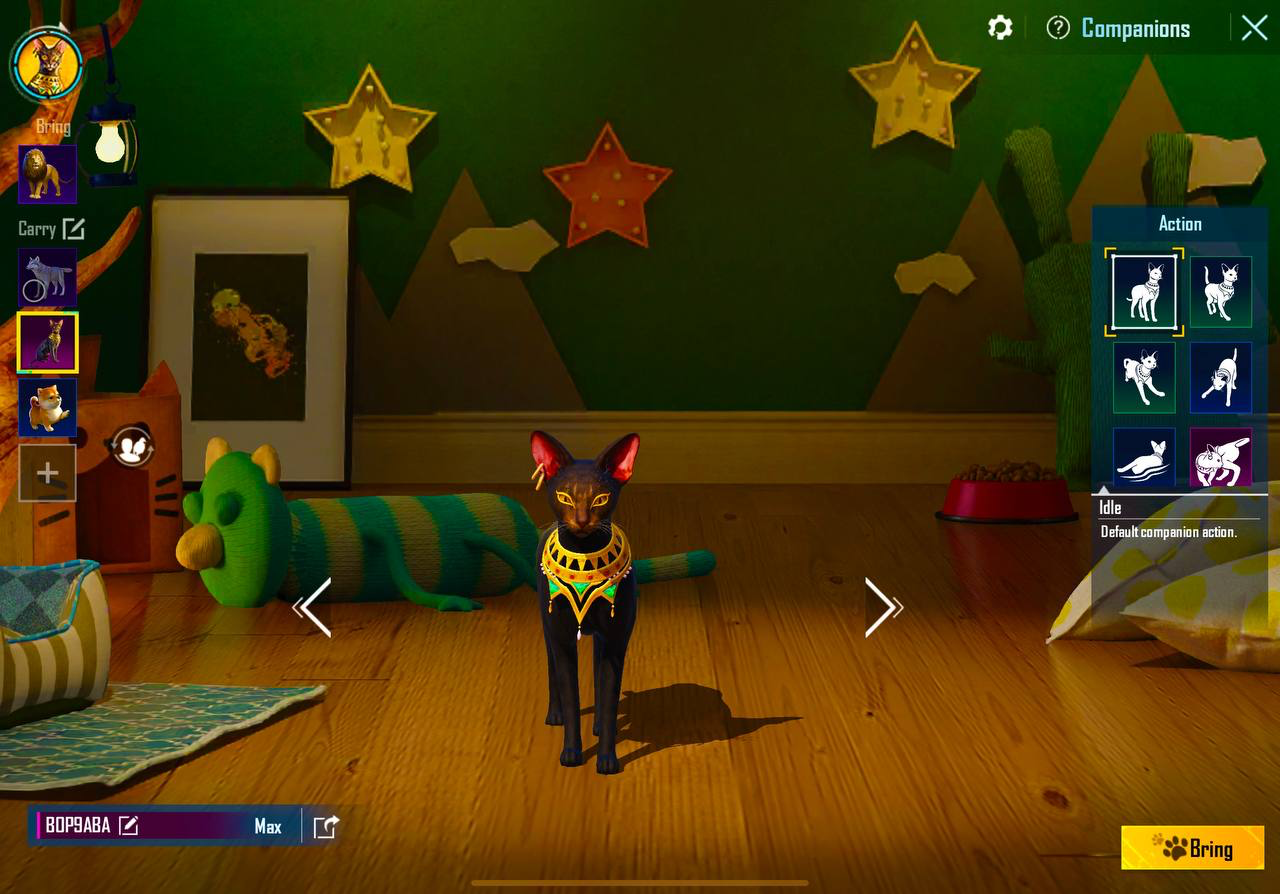Select the Egyptian cat companion slot
This screenshot has width=1280, height=894.
(x=47, y=342)
